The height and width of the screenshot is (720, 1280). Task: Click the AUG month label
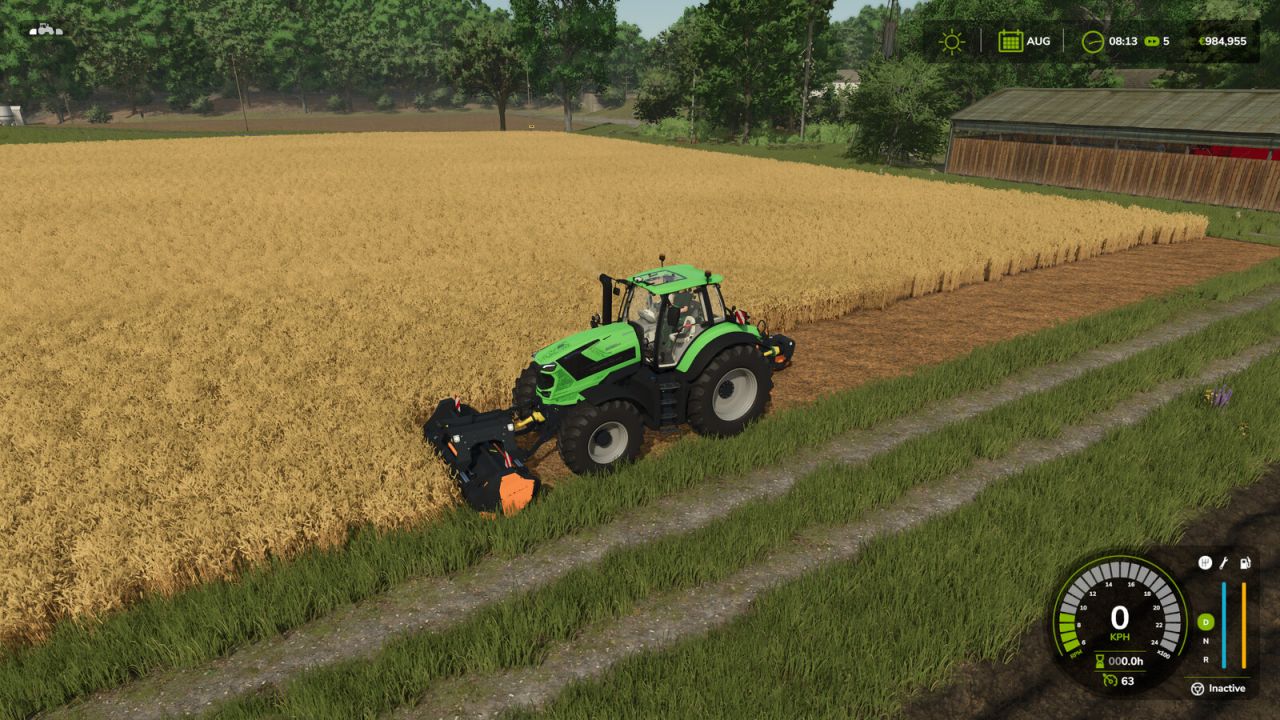1038,41
